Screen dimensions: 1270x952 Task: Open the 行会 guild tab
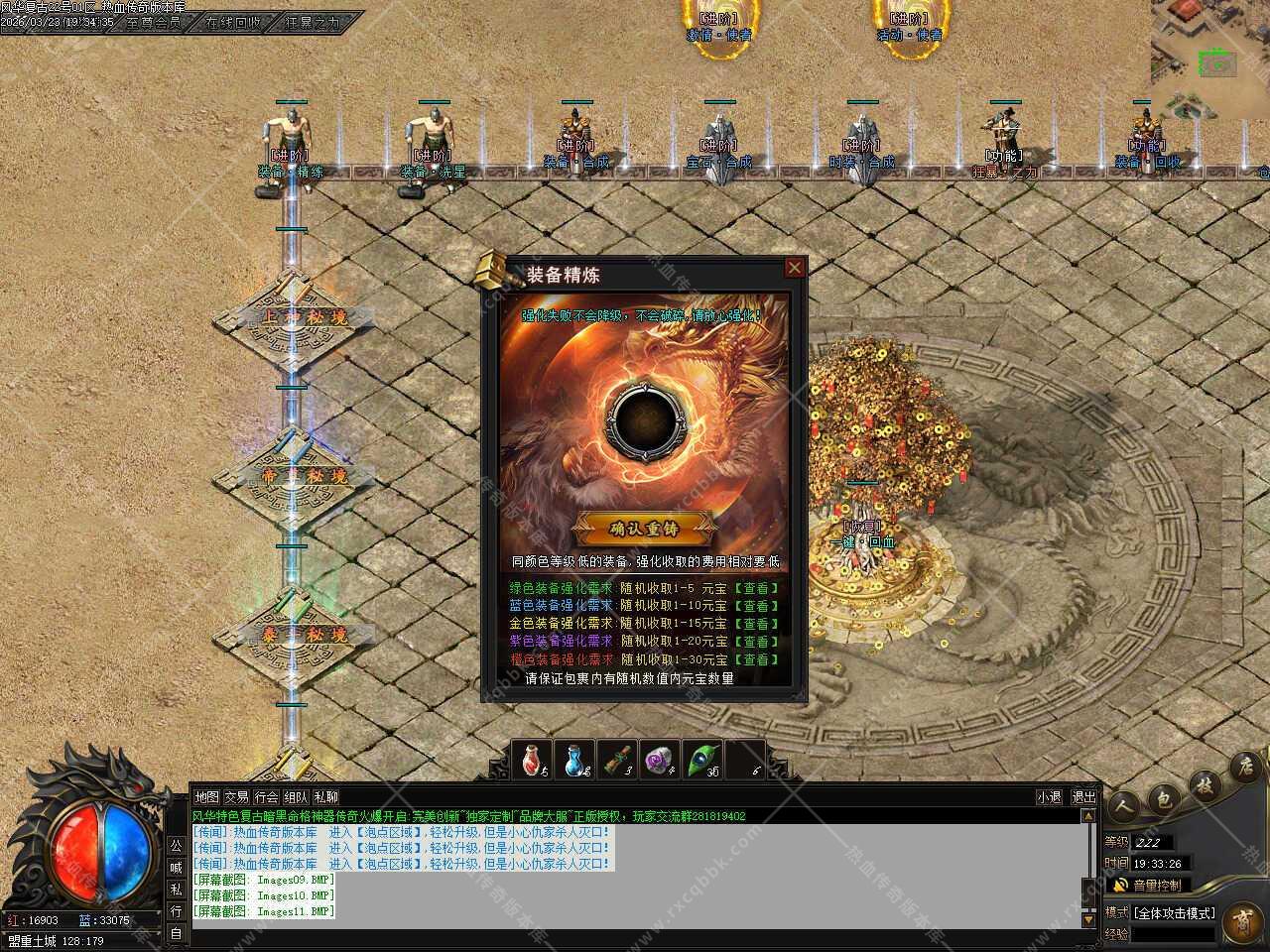tap(266, 797)
